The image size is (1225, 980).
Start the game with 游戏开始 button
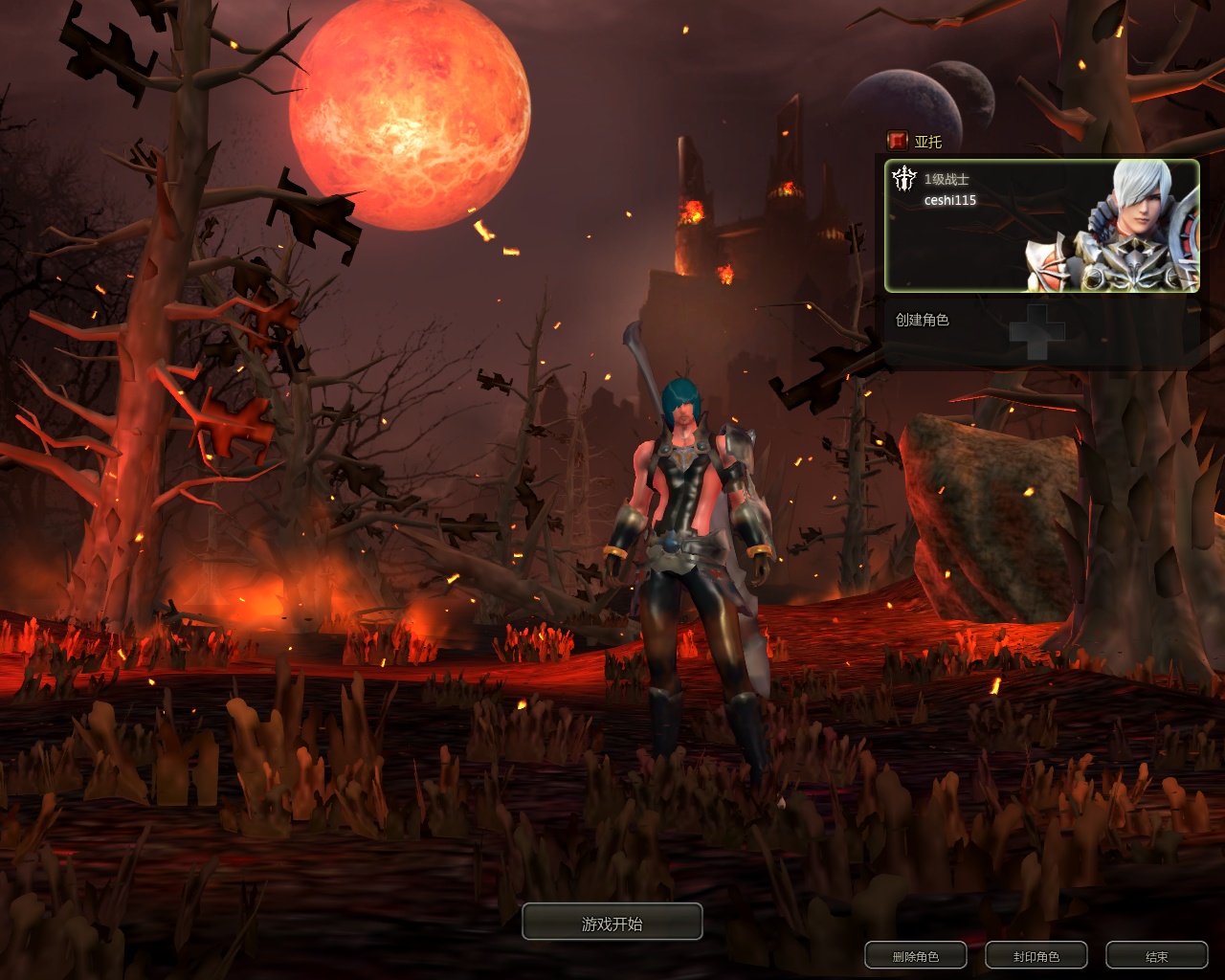(612, 923)
